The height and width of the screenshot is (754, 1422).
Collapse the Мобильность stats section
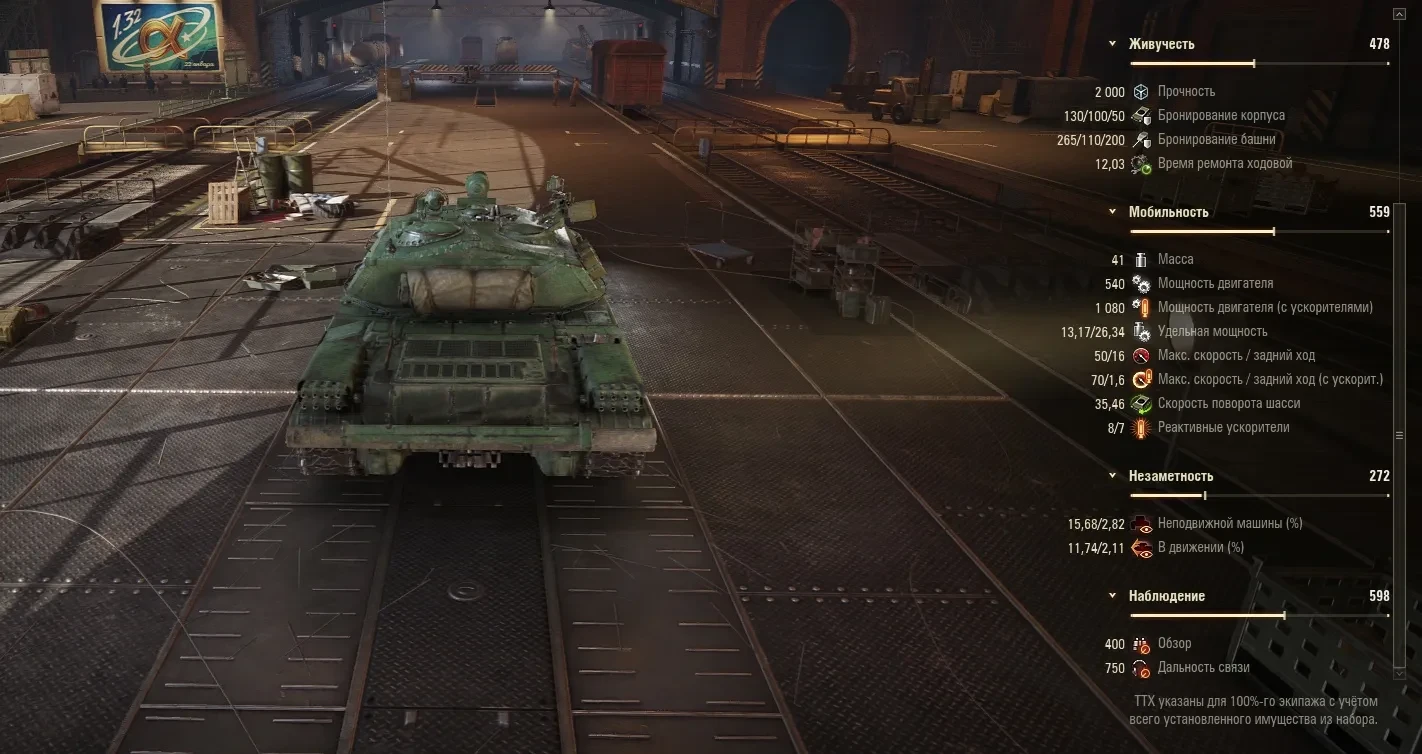1113,212
